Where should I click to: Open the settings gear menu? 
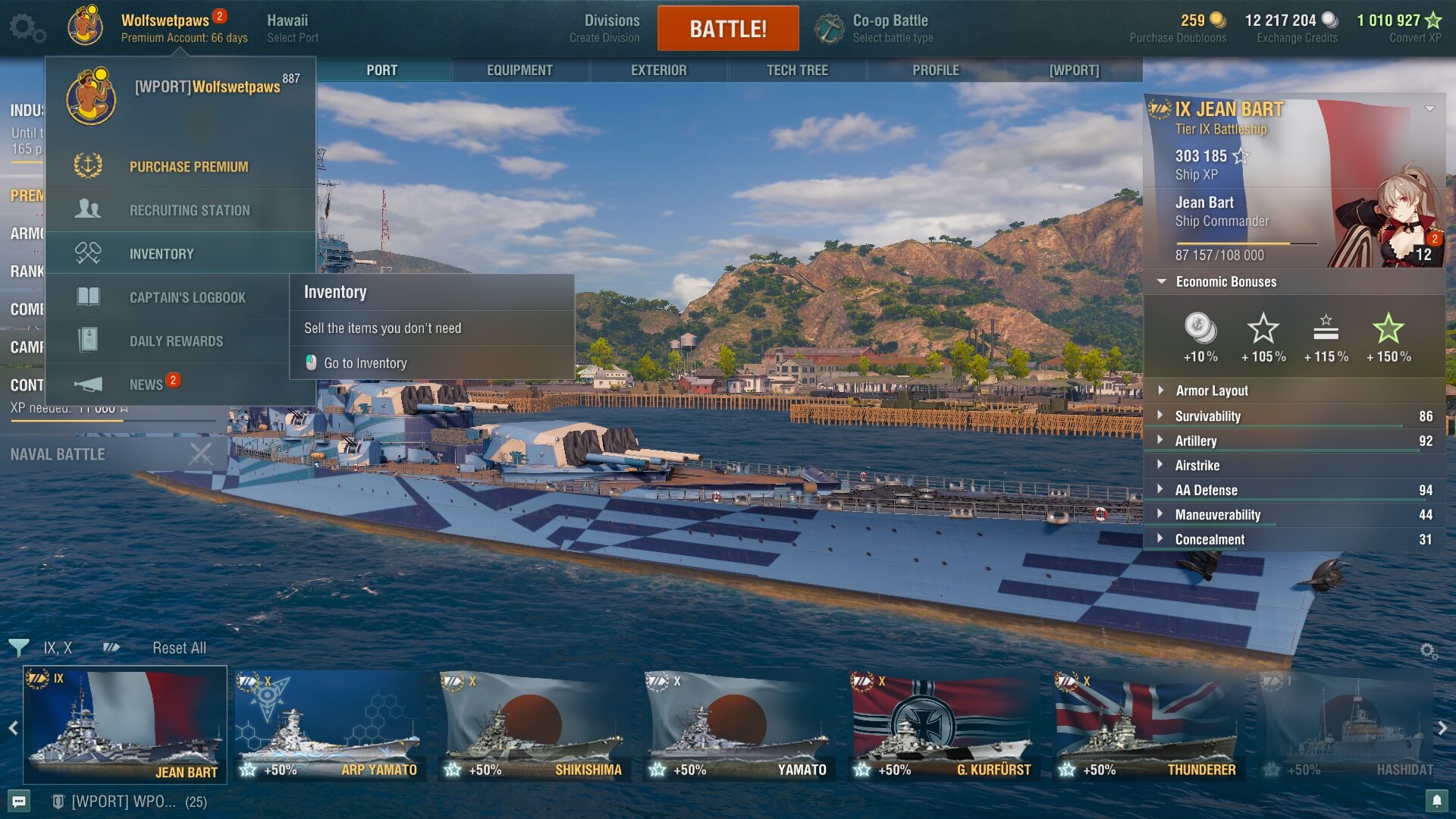pos(27,28)
